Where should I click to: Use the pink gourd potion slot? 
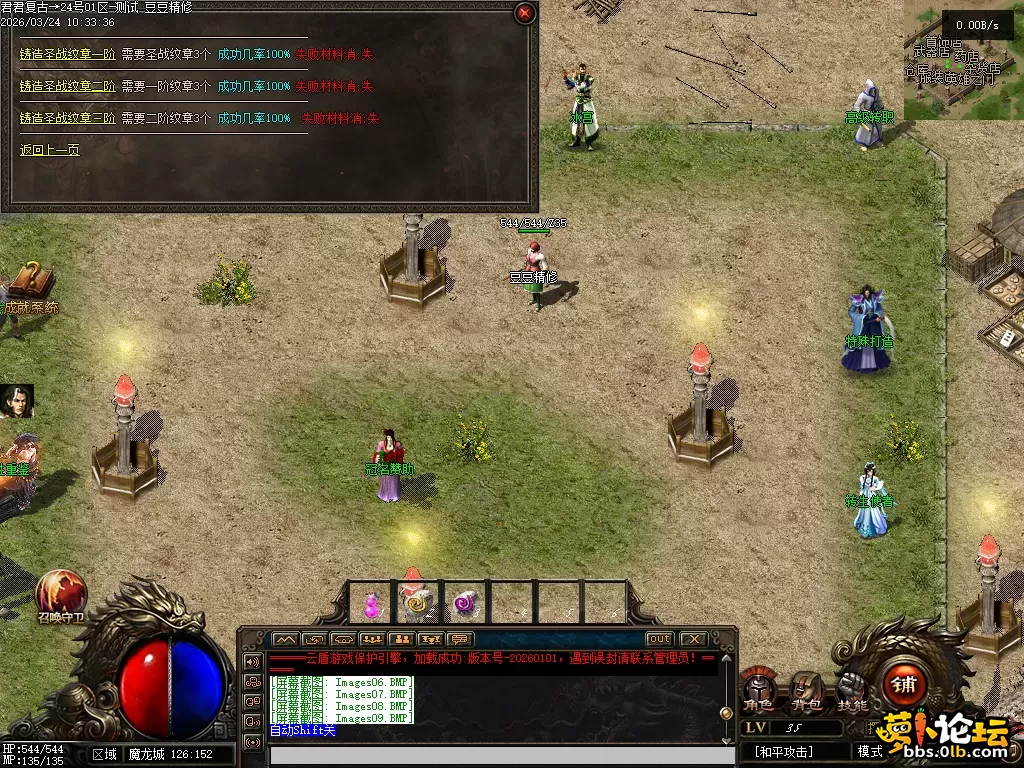(x=371, y=604)
